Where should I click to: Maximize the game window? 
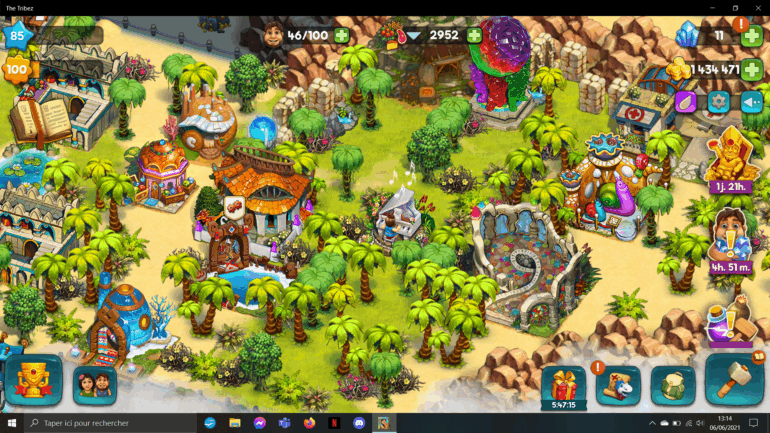735,8
